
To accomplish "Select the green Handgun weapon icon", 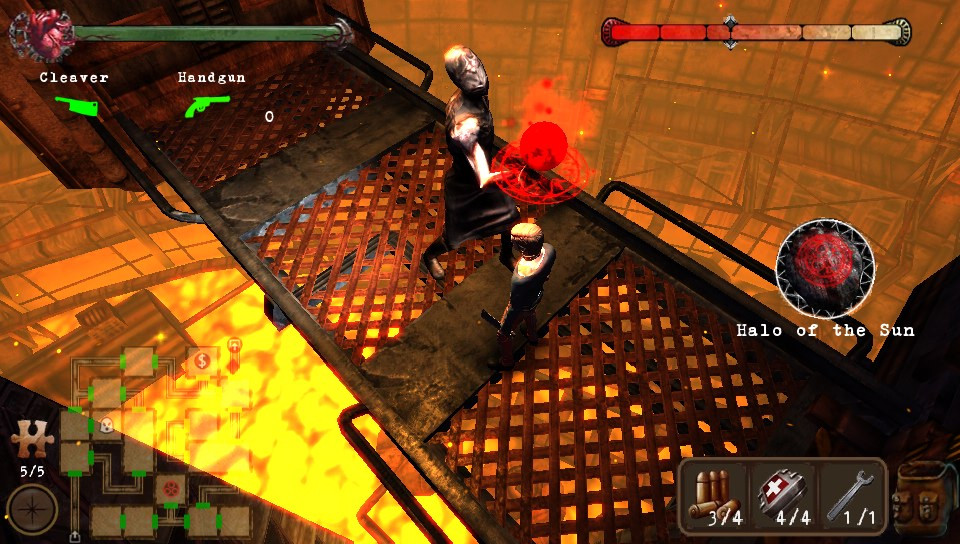I will pyautogui.click(x=208, y=105).
